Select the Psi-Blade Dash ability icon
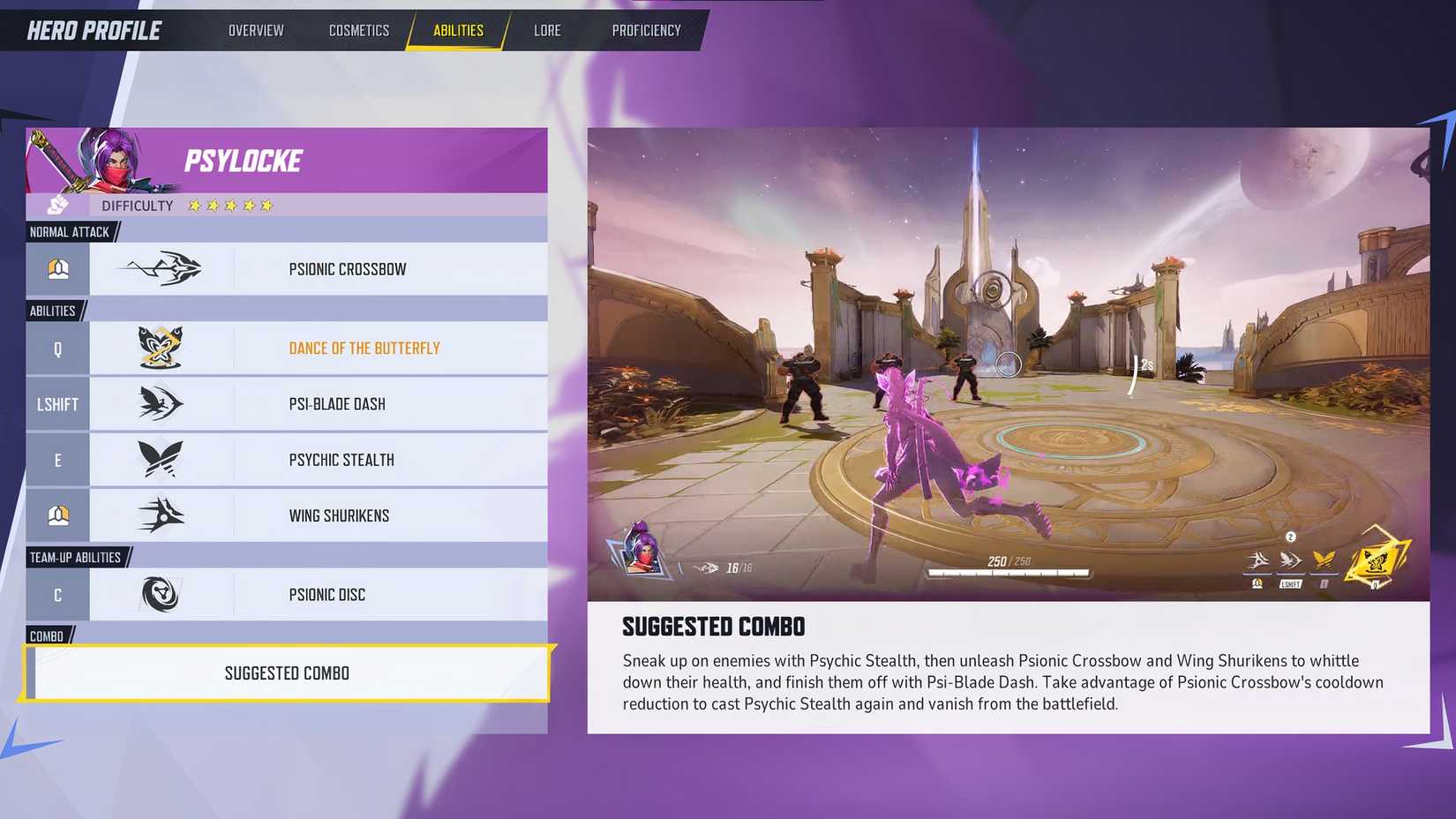Viewport: 1456px width, 819px height. pyautogui.click(x=163, y=403)
